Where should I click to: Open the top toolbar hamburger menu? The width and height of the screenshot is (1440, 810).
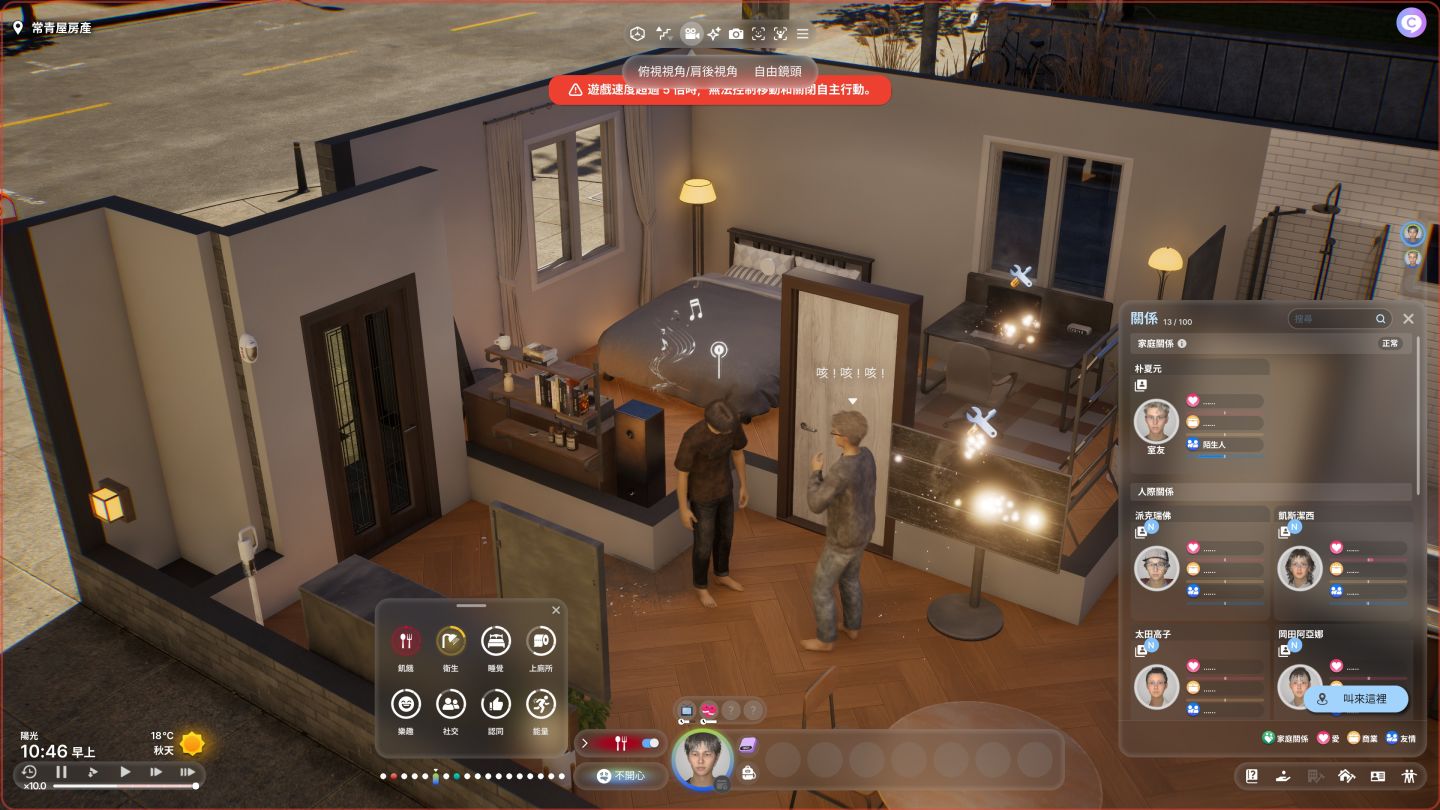coord(802,34)
